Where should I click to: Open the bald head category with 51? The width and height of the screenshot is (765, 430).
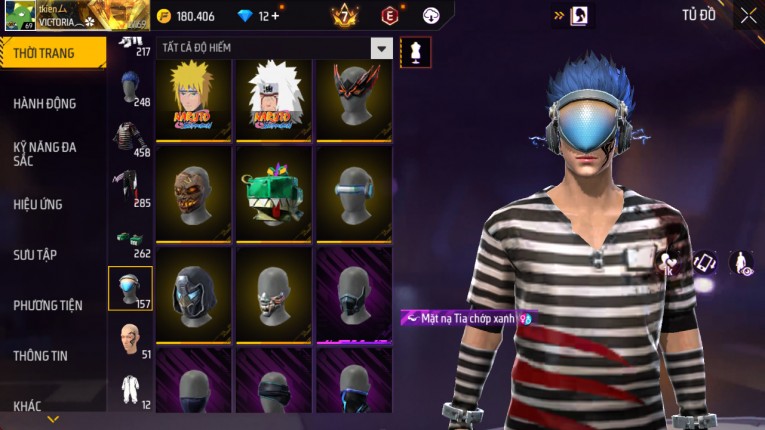[x=129, y=338]
